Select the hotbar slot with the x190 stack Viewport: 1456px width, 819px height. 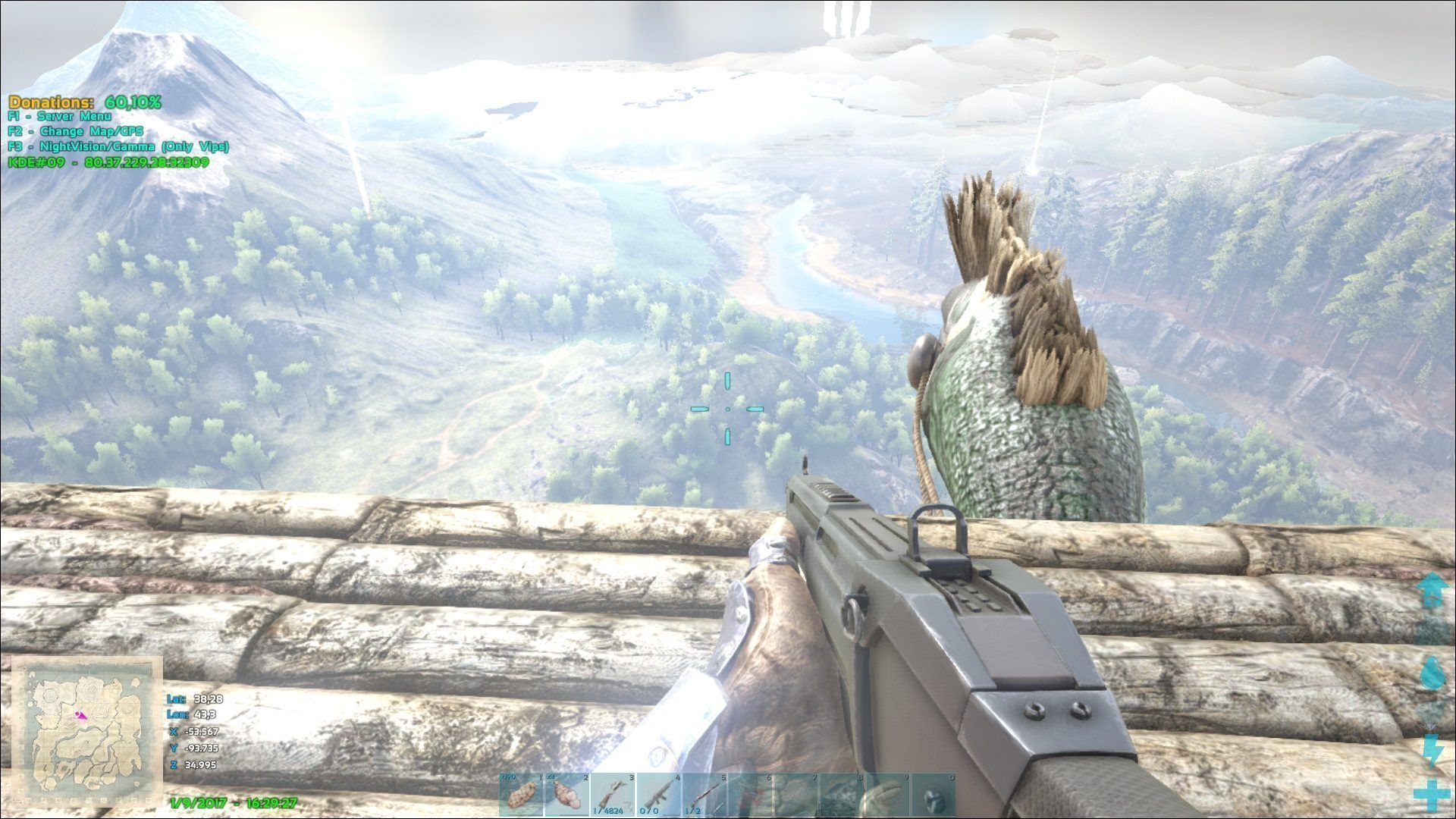[522, 795]
